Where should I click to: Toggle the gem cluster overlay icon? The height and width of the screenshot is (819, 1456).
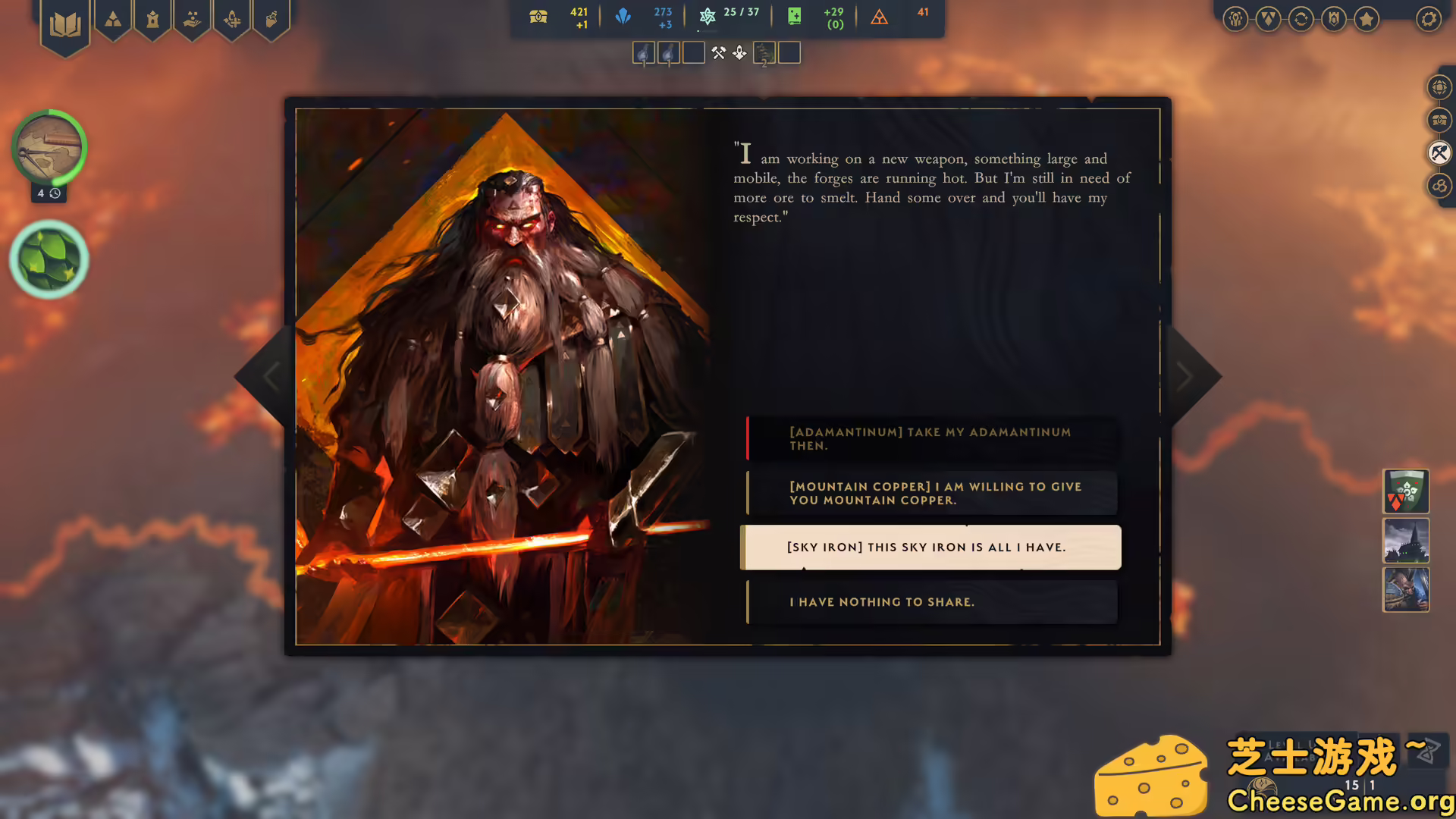tap(1439, 186)
